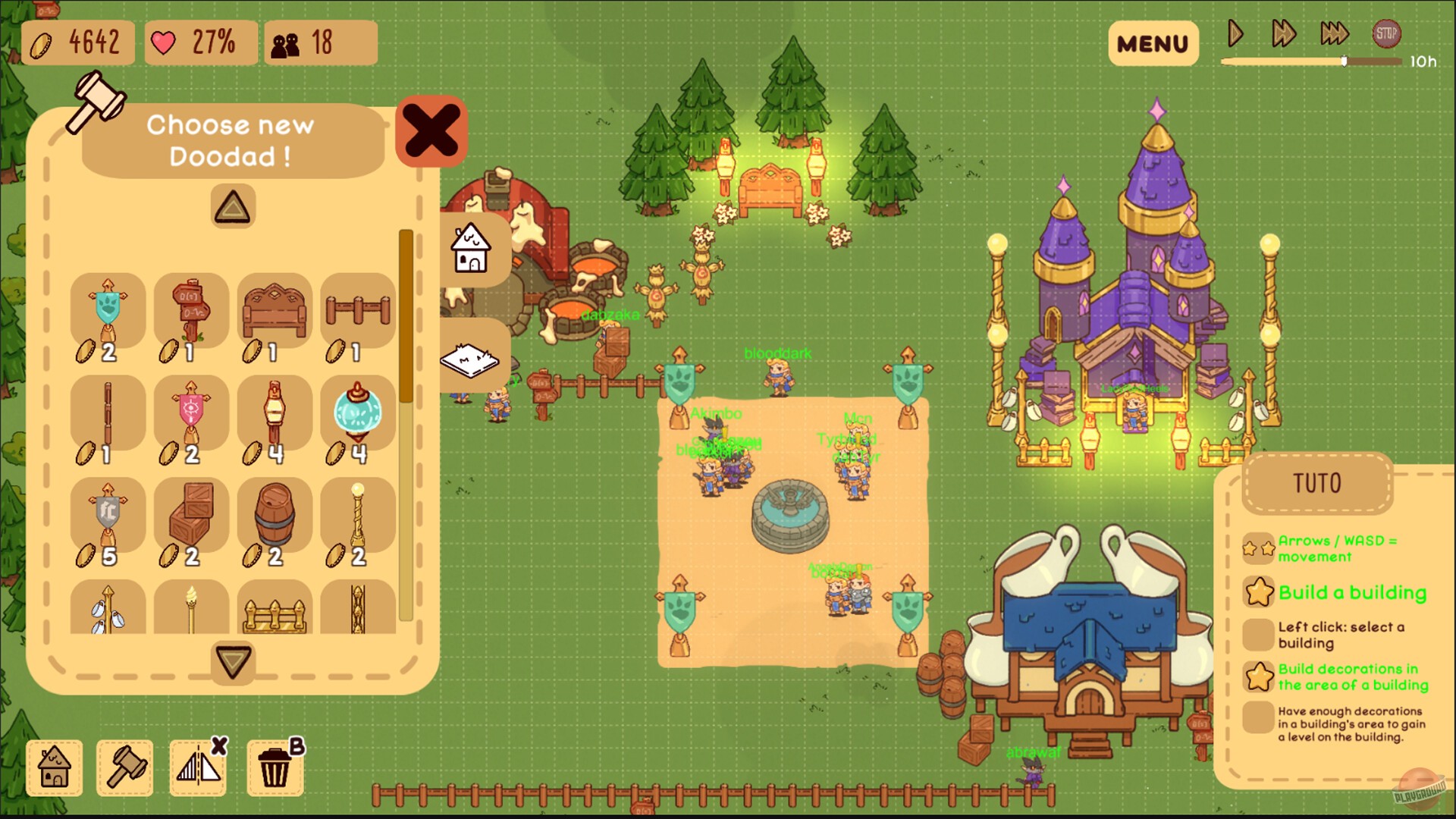
Task: Click the up arrow above the doodad grid
Action: coord(232,206)
